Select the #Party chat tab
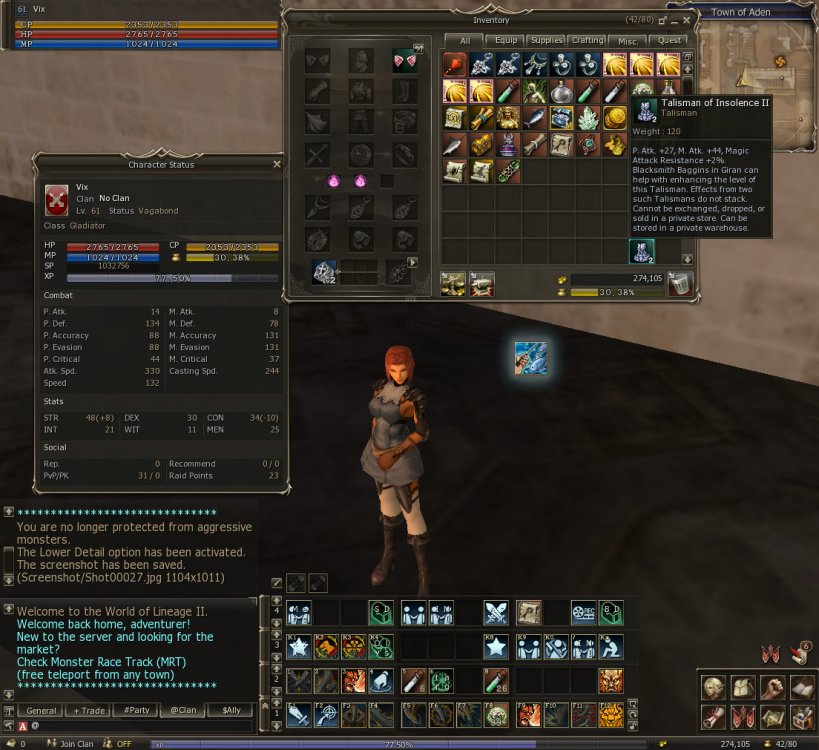The width and height of the screenshot is (819, 750). (x=135, y=710)
